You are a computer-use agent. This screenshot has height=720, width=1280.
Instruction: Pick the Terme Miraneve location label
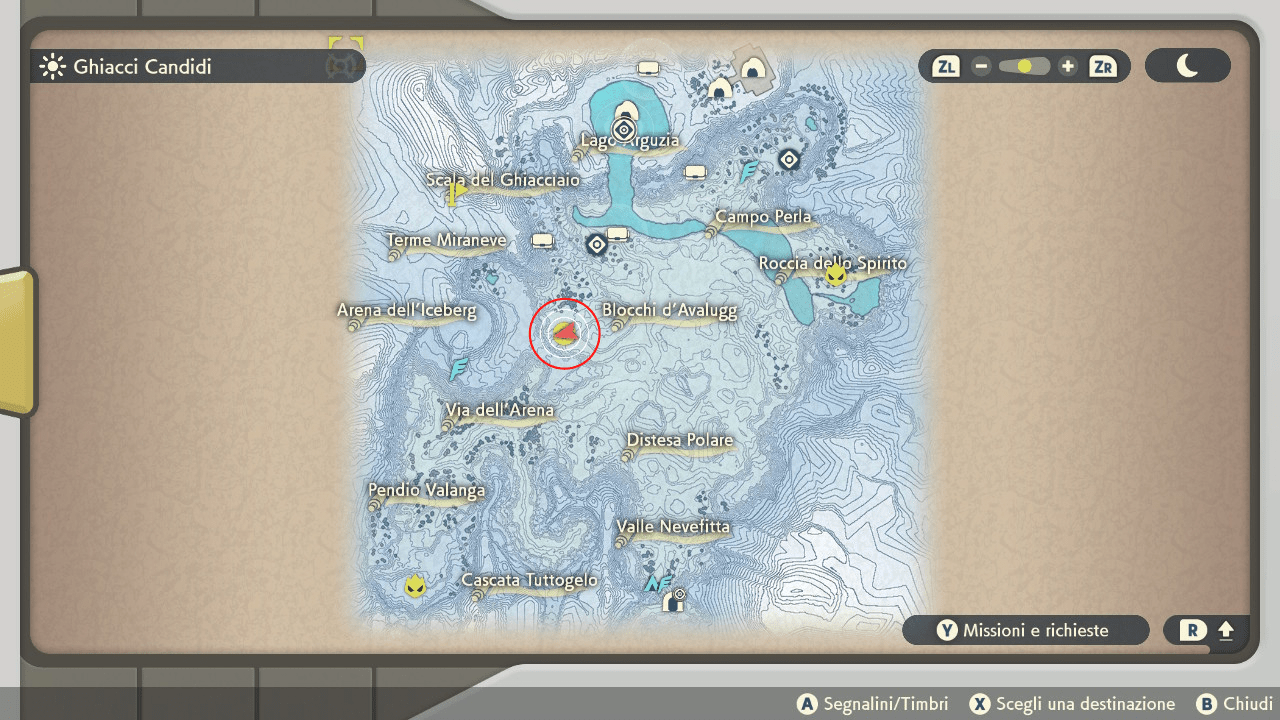pos(446,241)
